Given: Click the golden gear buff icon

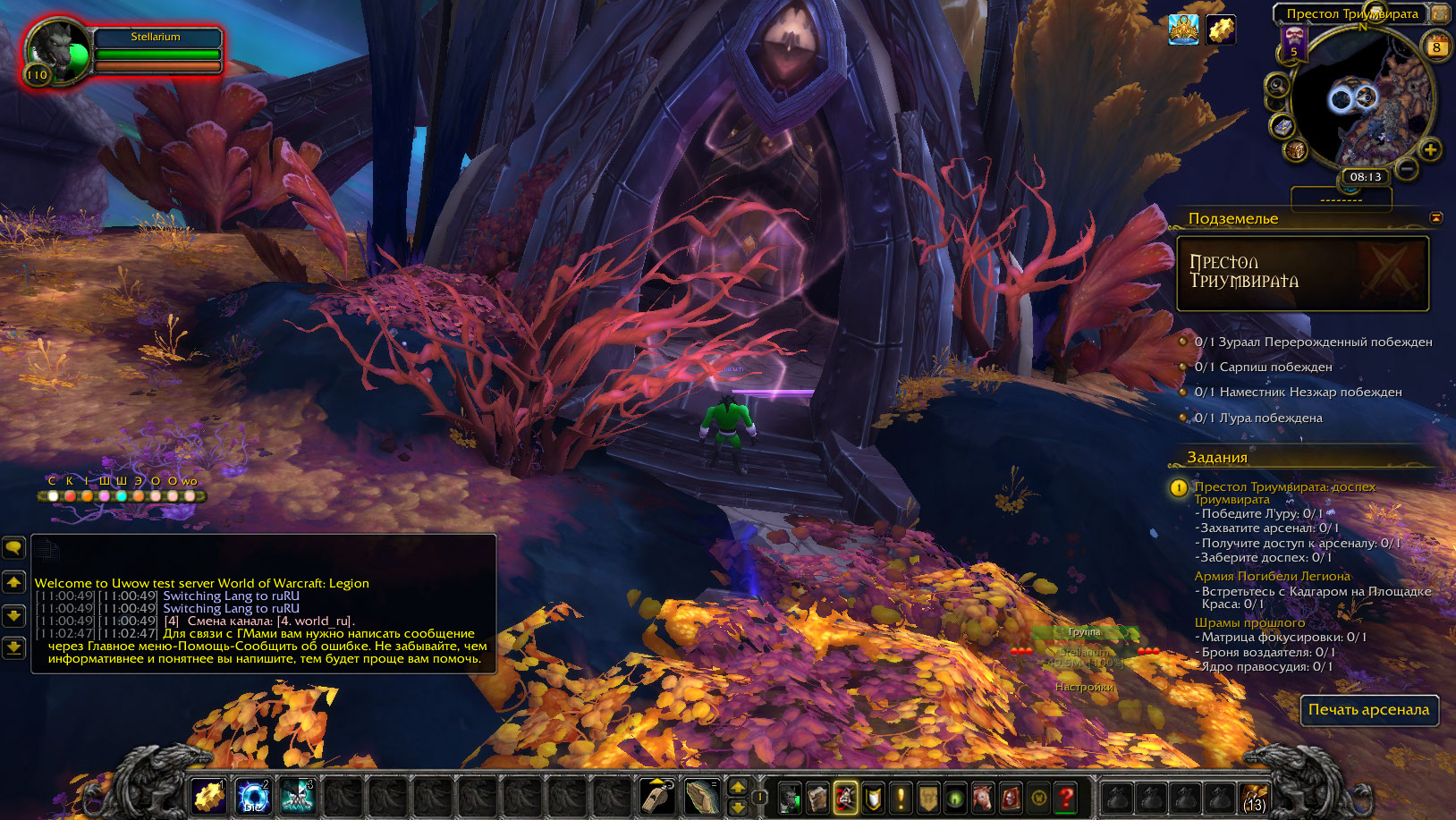Looking at the screenshot, I should [x=1220, y=30].
